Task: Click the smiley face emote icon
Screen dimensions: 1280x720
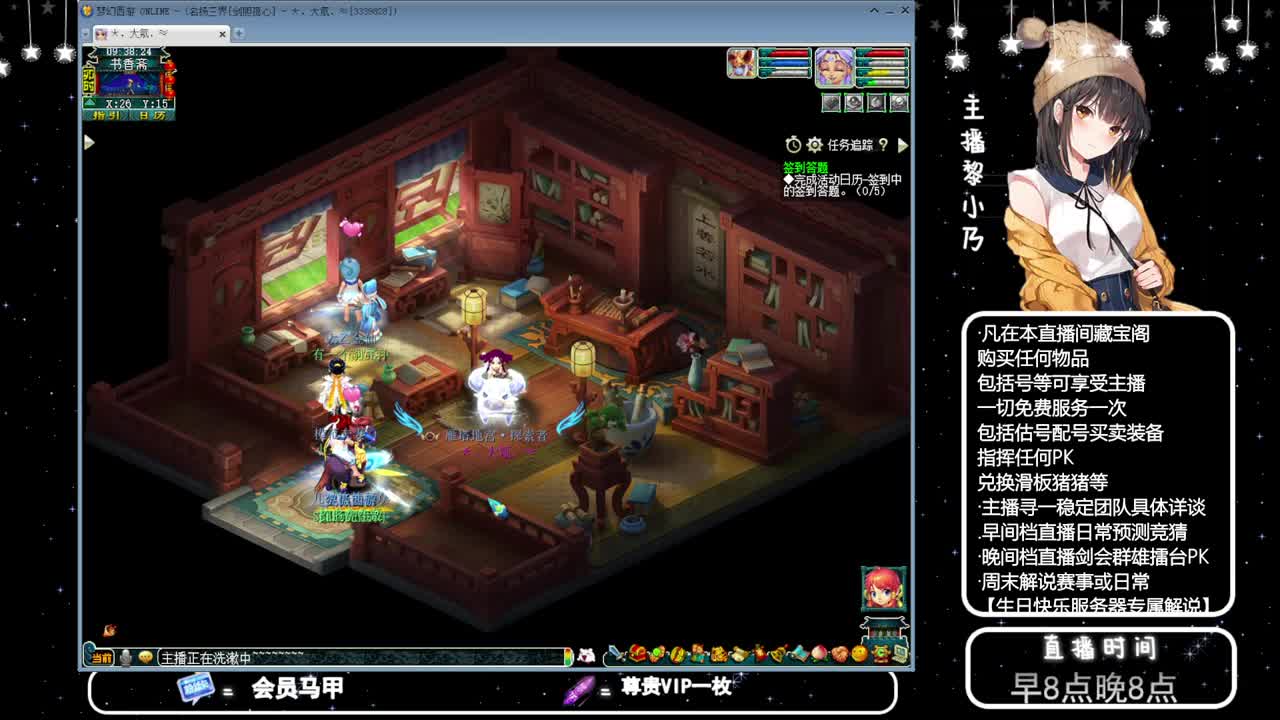Action: pos(858,653)
